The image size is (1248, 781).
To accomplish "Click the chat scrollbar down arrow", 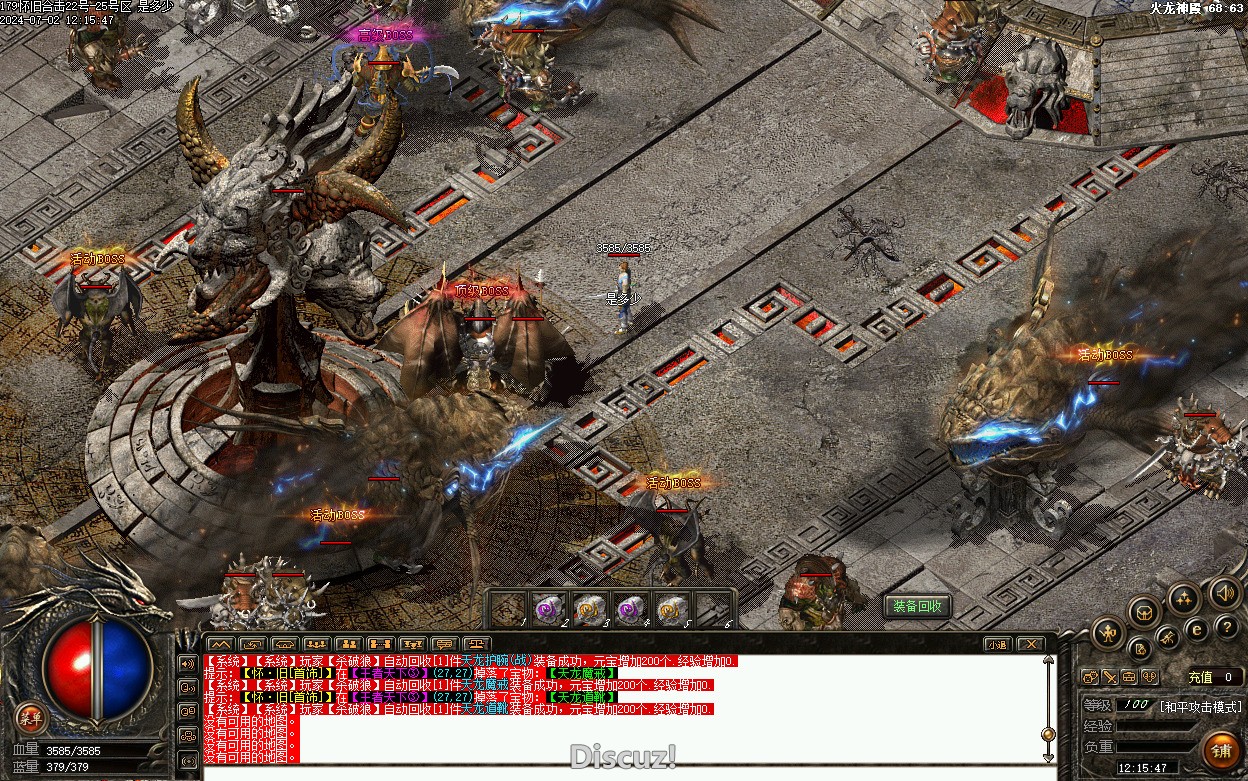I will (x=1048, y=759).
